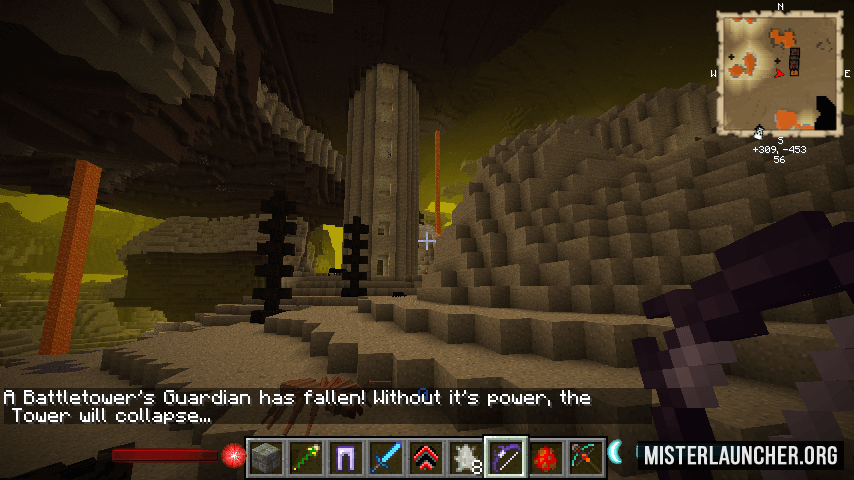
Task: Click the tower marker on the minimap
Action: 795,61
